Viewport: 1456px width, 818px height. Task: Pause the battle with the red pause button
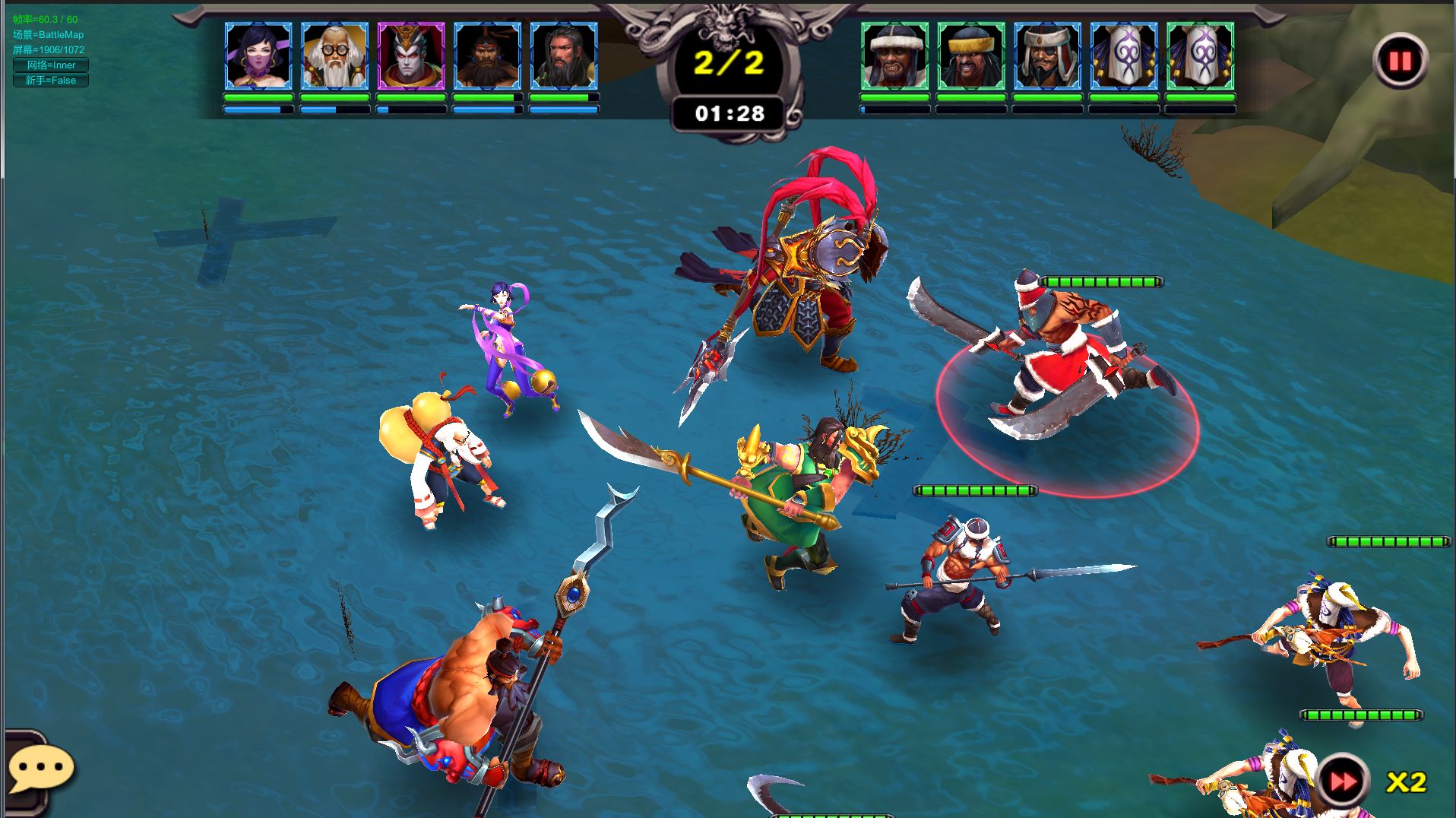coord(1400,61)
